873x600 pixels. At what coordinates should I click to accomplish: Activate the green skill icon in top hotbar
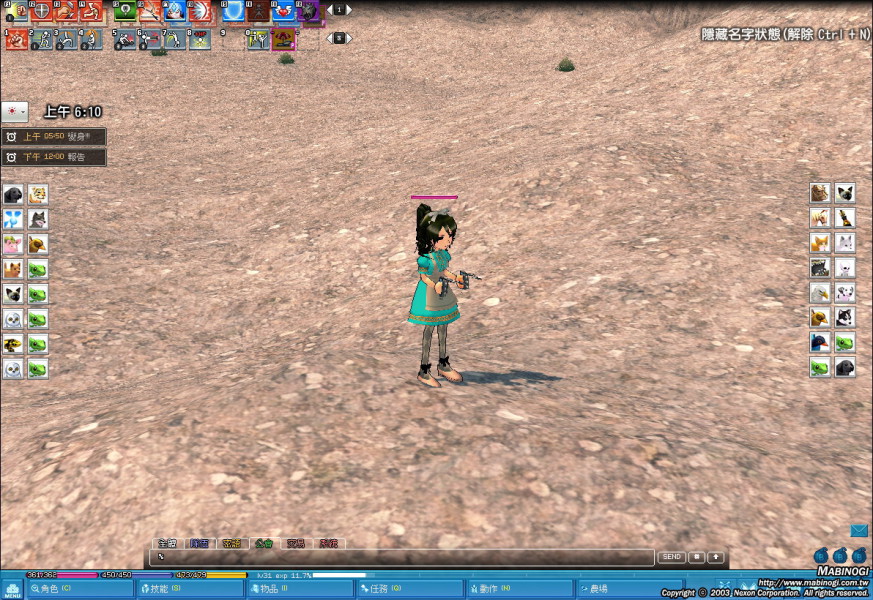point(125,12)
